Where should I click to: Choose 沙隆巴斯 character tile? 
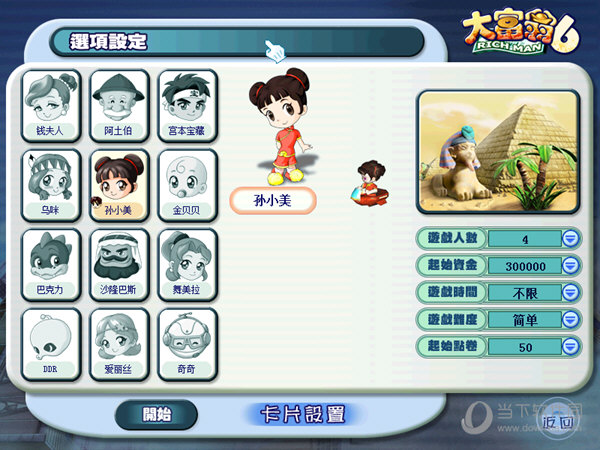coord(119,264)
